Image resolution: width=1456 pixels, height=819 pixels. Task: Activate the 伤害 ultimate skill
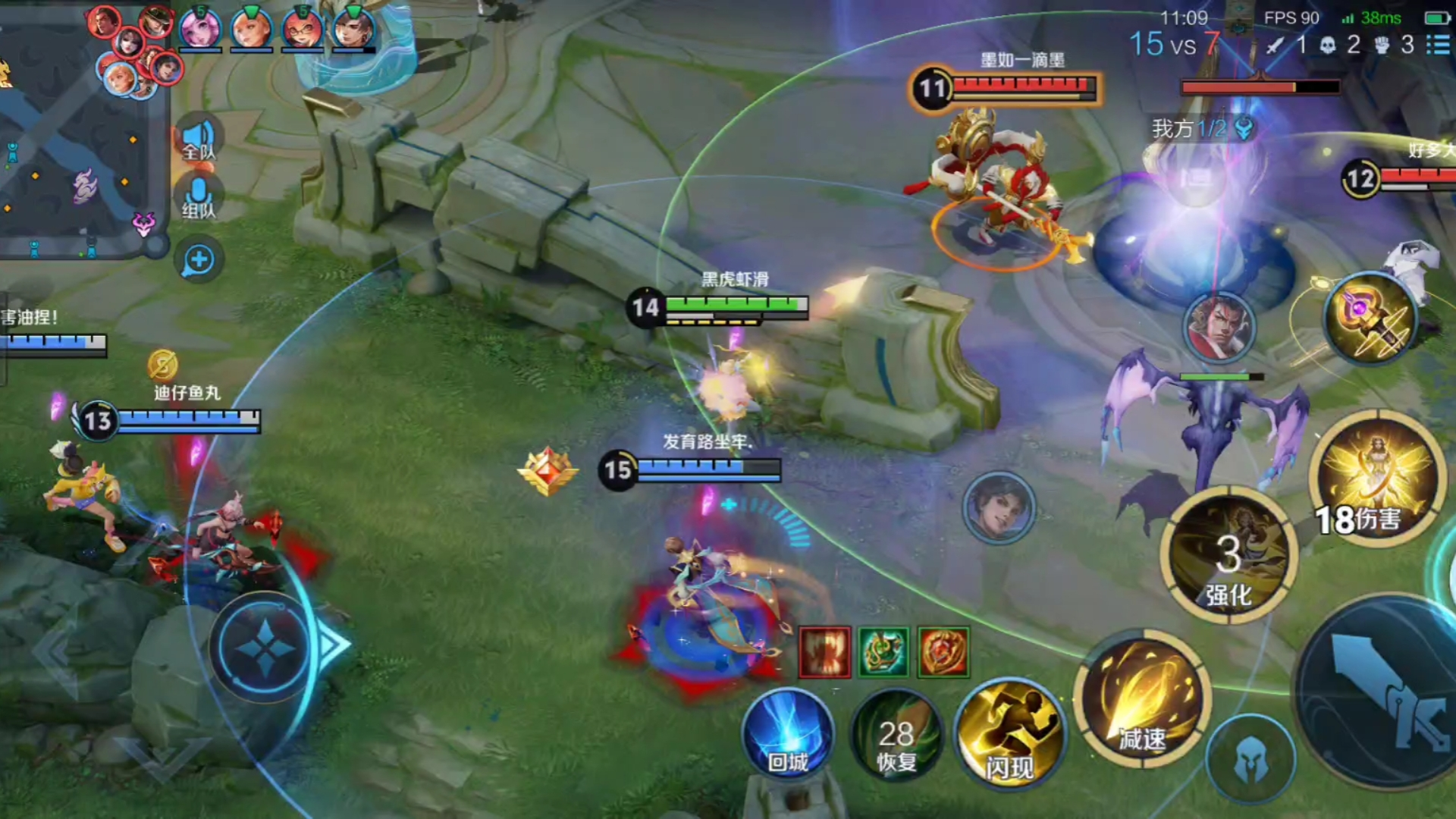[1377, 479]
